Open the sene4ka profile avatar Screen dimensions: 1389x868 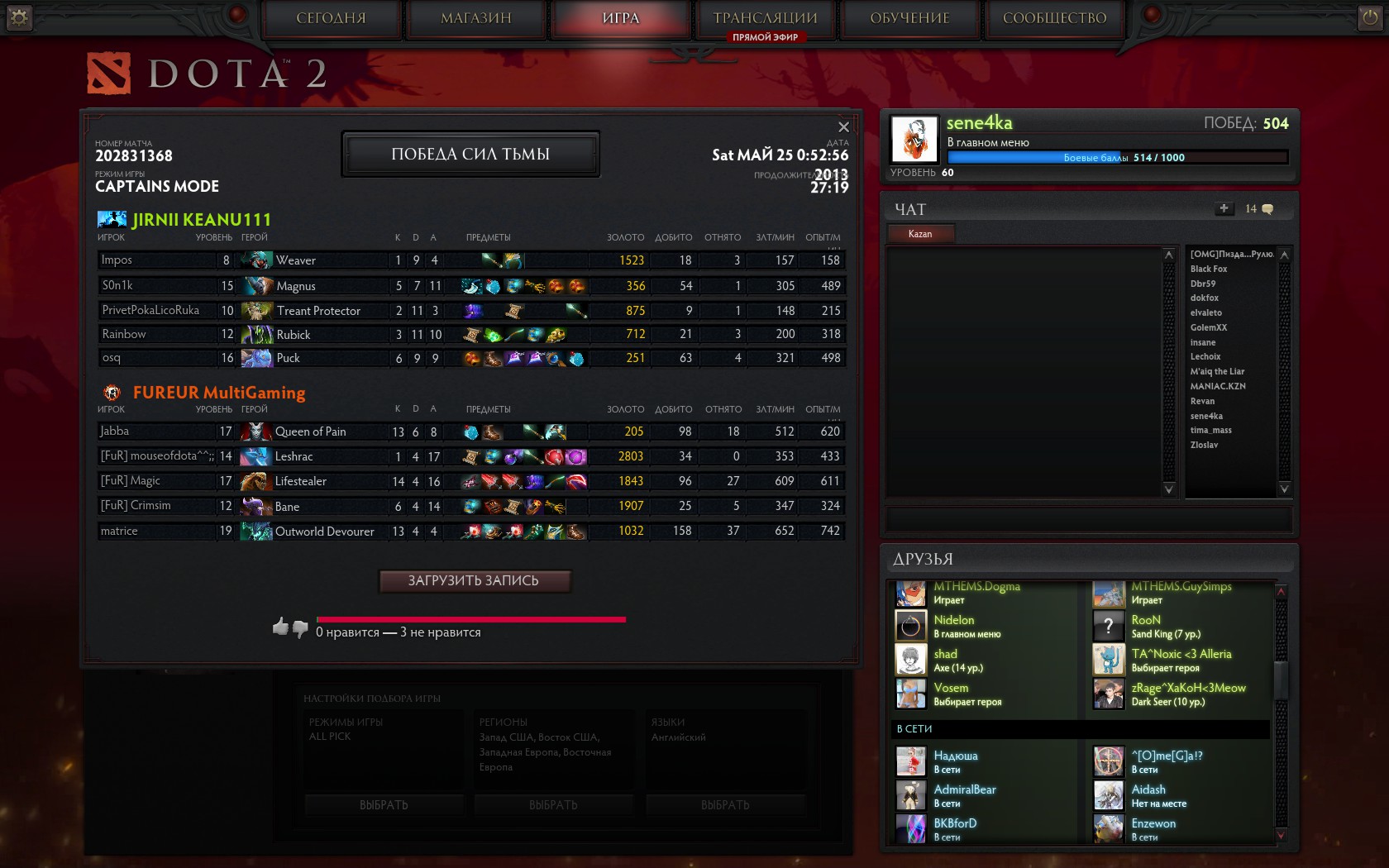tap(914, 139)
